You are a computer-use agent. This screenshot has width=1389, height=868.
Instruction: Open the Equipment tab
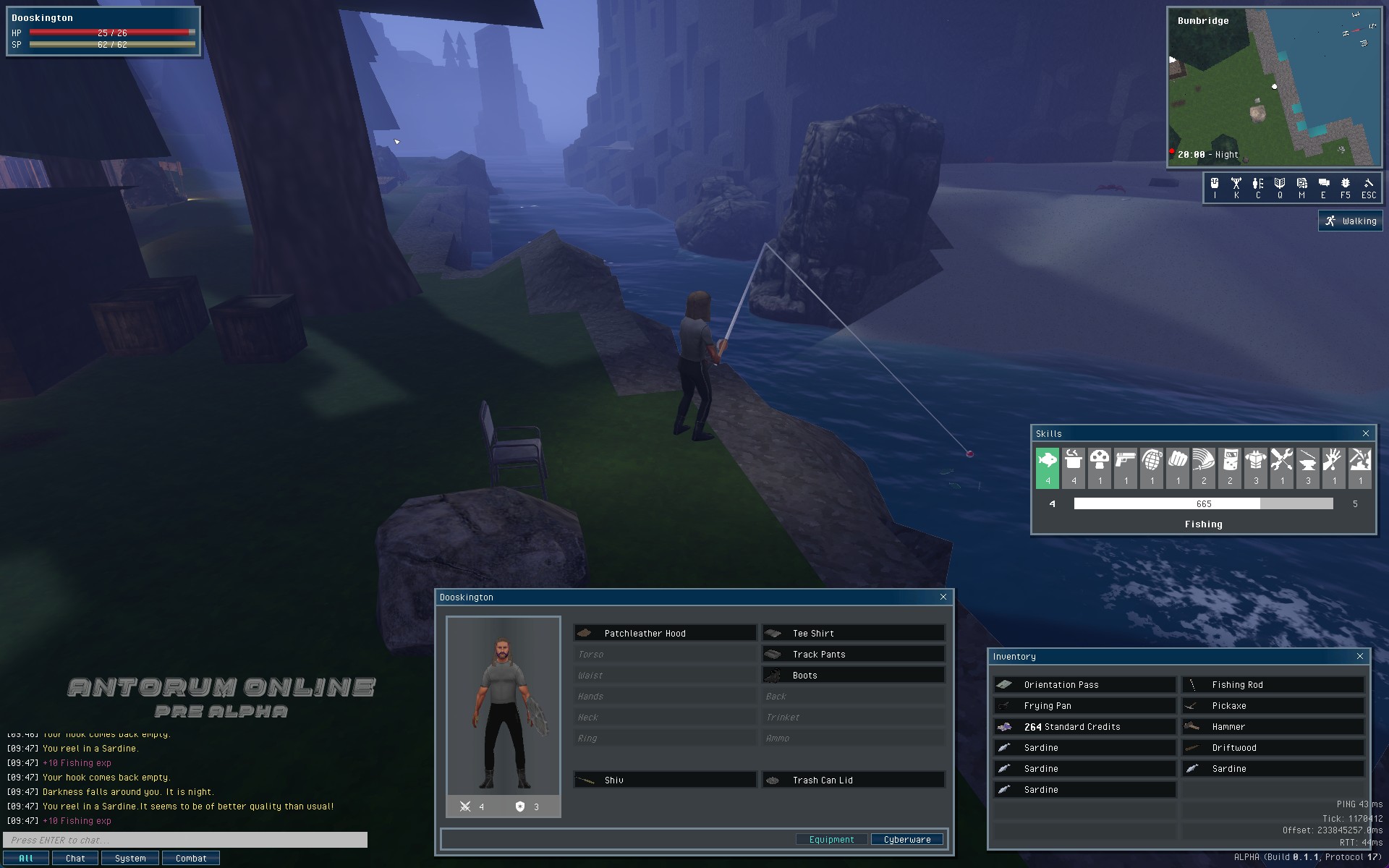click(831, 839)
